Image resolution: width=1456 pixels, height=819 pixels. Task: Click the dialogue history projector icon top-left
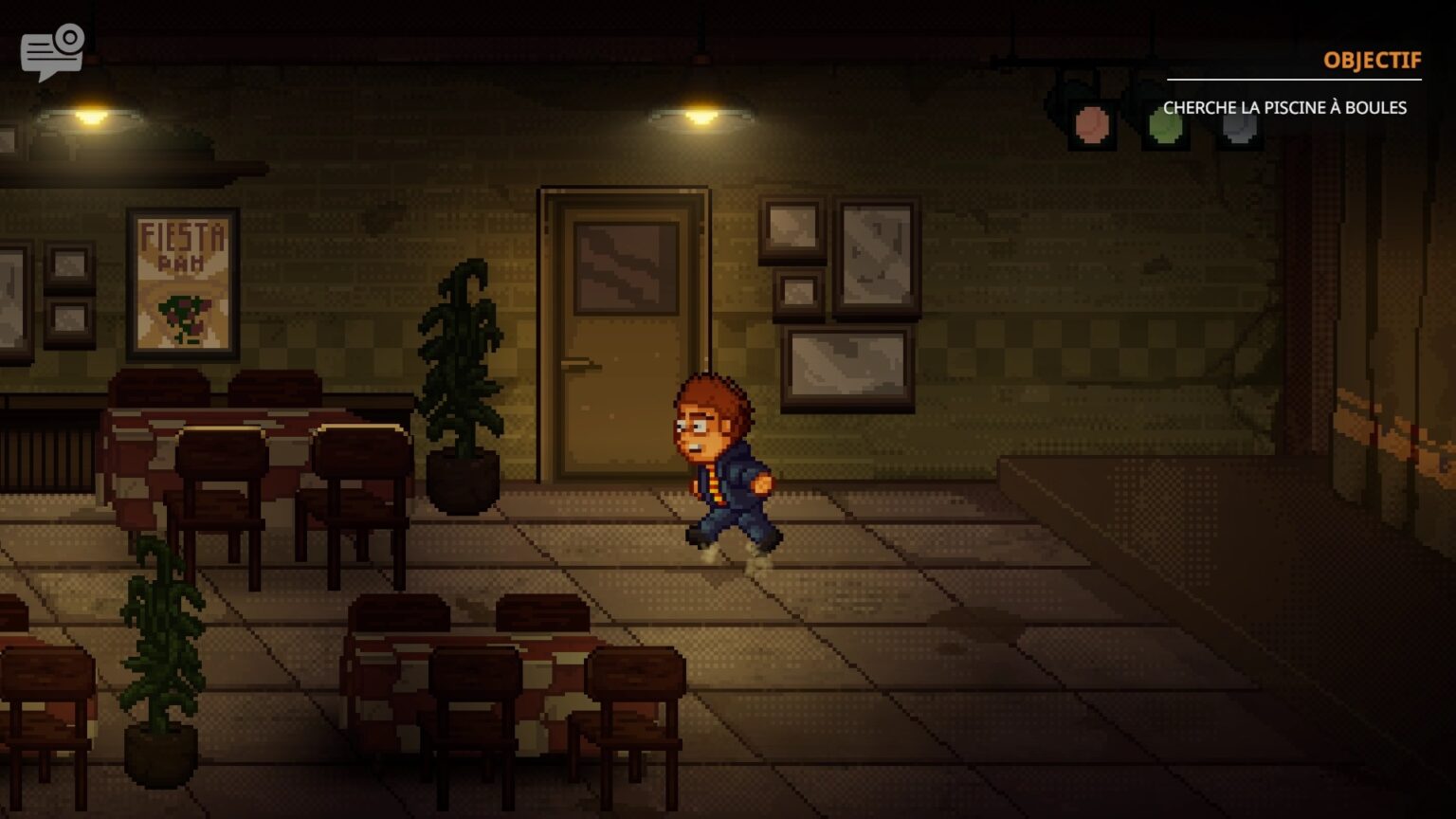tap(52, 49)
